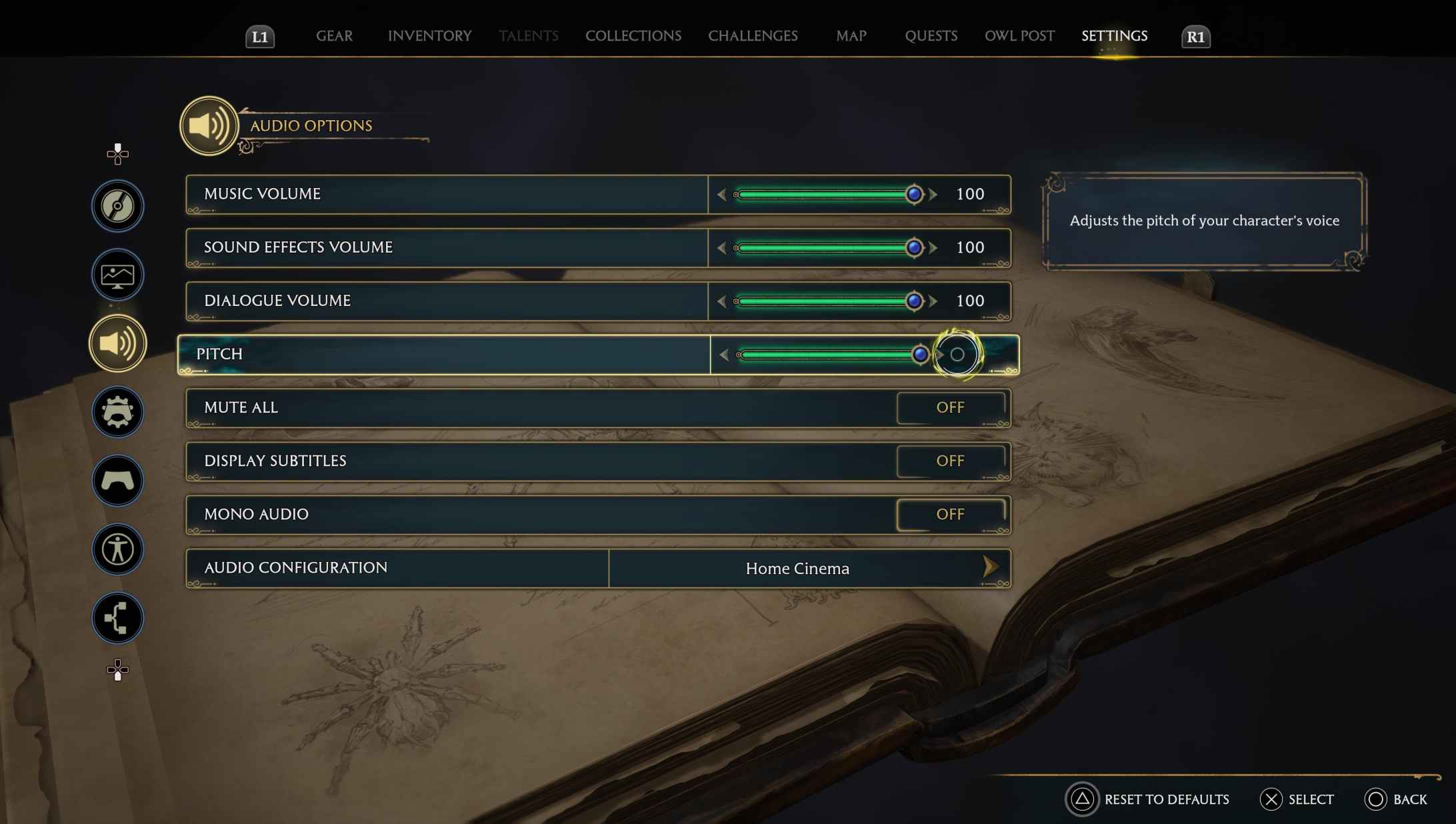Click the Audio Options speaker emblem
1456x824 pixels.
[x=209, y=125]
